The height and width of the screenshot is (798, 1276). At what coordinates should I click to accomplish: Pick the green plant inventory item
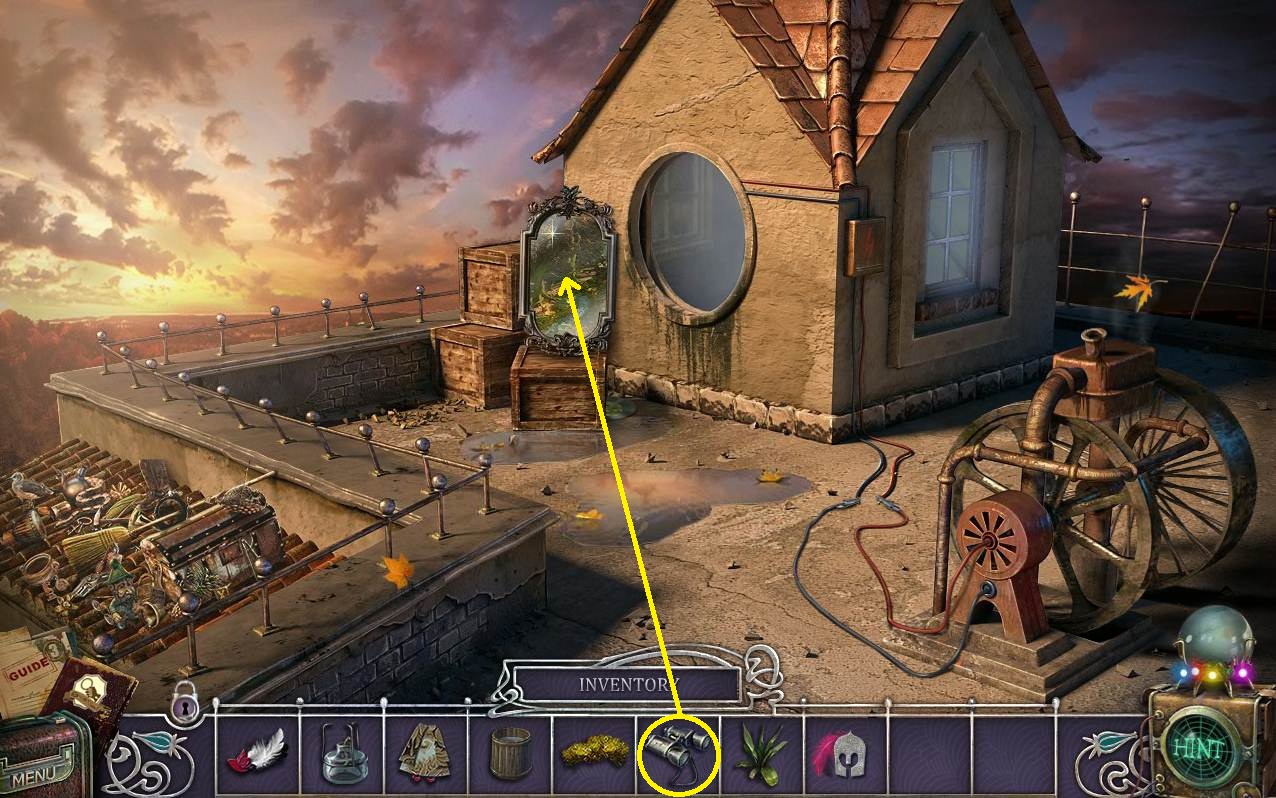[761, 753]
